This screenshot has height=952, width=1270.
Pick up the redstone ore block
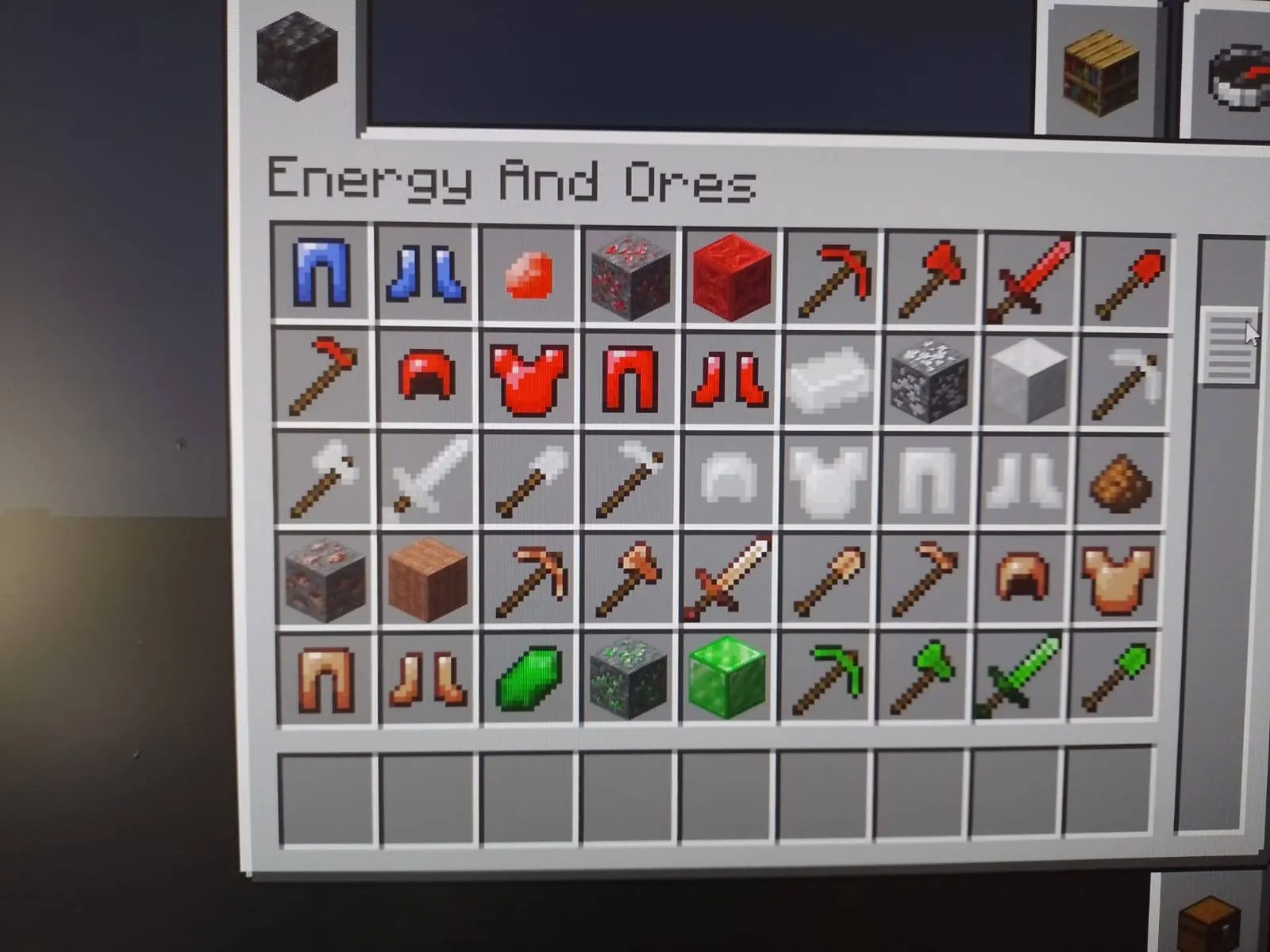[x=627, y=278]
